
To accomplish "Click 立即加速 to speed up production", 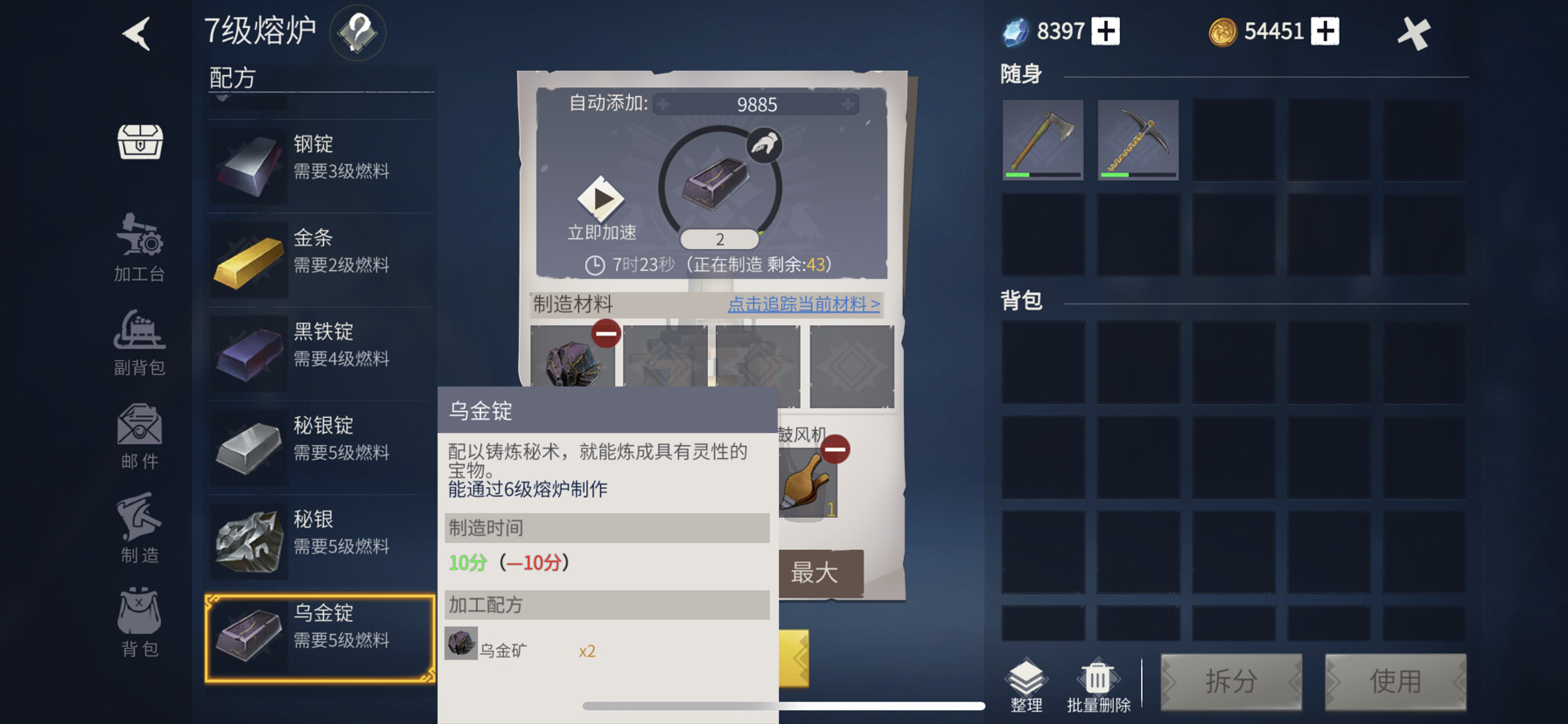I will click(601, 209).
